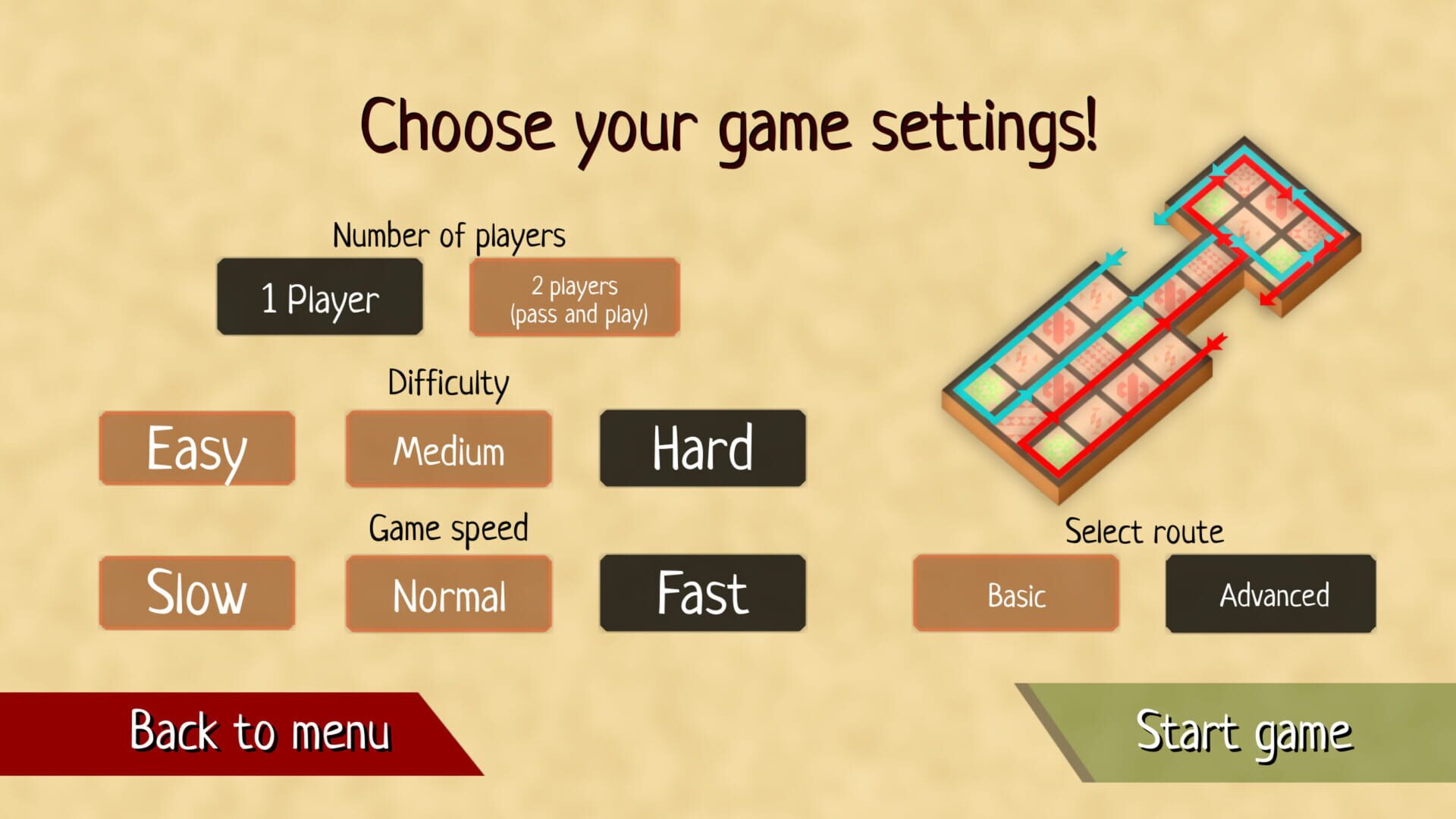Viewport: 1456px width, 819px height.
Task: Click the Select route label
Action: click(x=1144, y=532)
